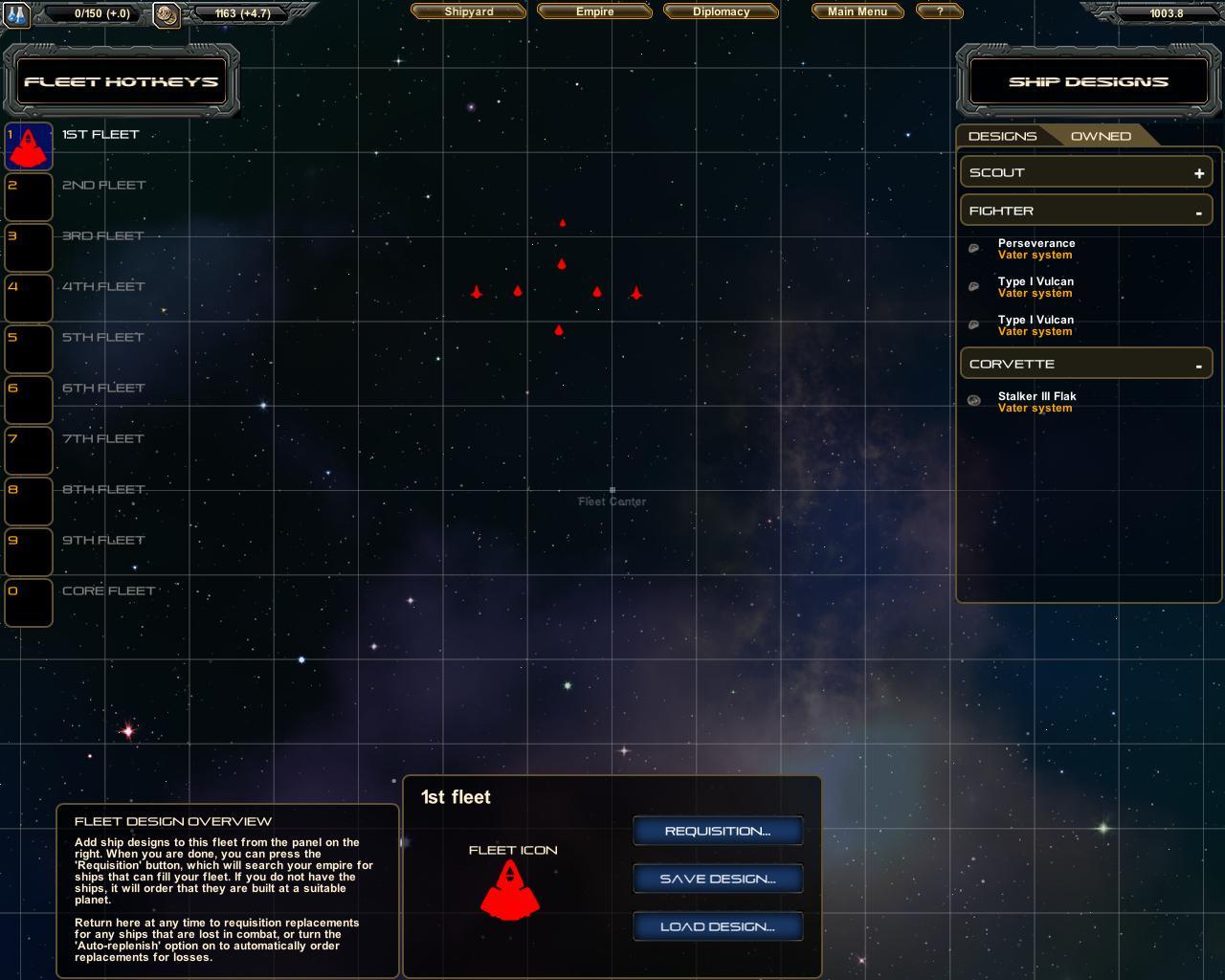Go to the Diplomacy screen
Image resolution: width=1225 pixels, height=980 pixels.
pos(721,11)
